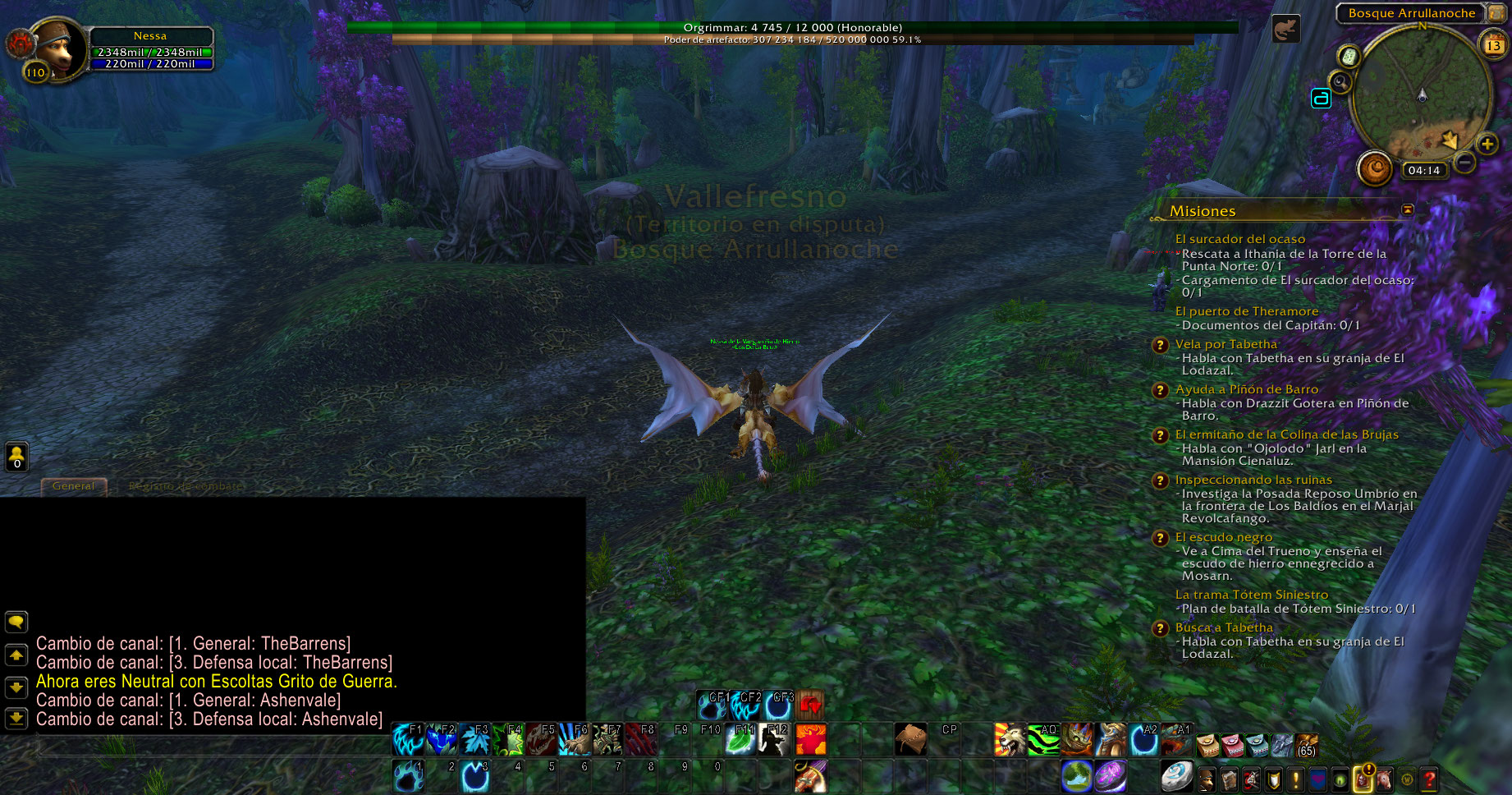This screenshot has height=795, width=1512.
Task: Use the green leaf ability on F11
Action: [740, 739]
